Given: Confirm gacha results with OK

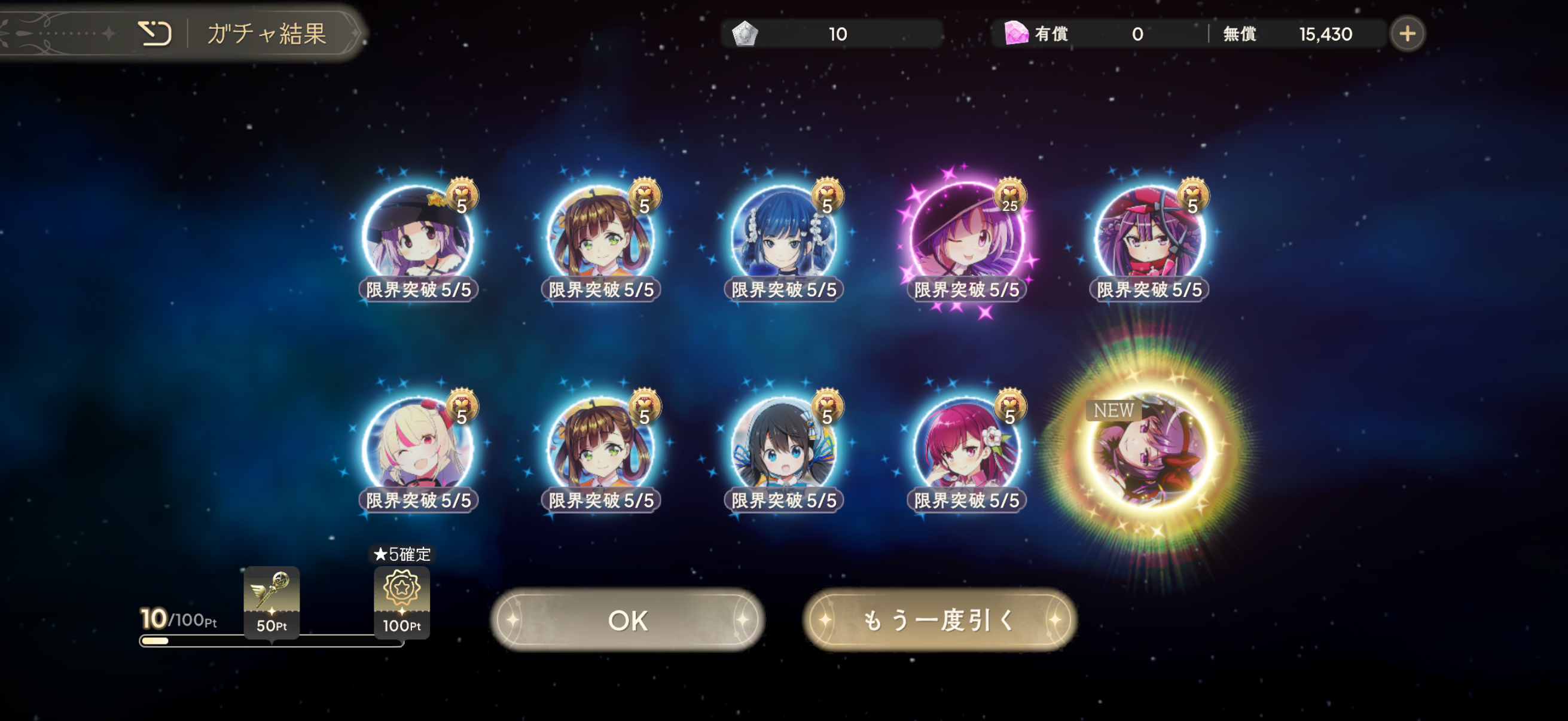Looking at the screenshot, I should tap(627, 620).
